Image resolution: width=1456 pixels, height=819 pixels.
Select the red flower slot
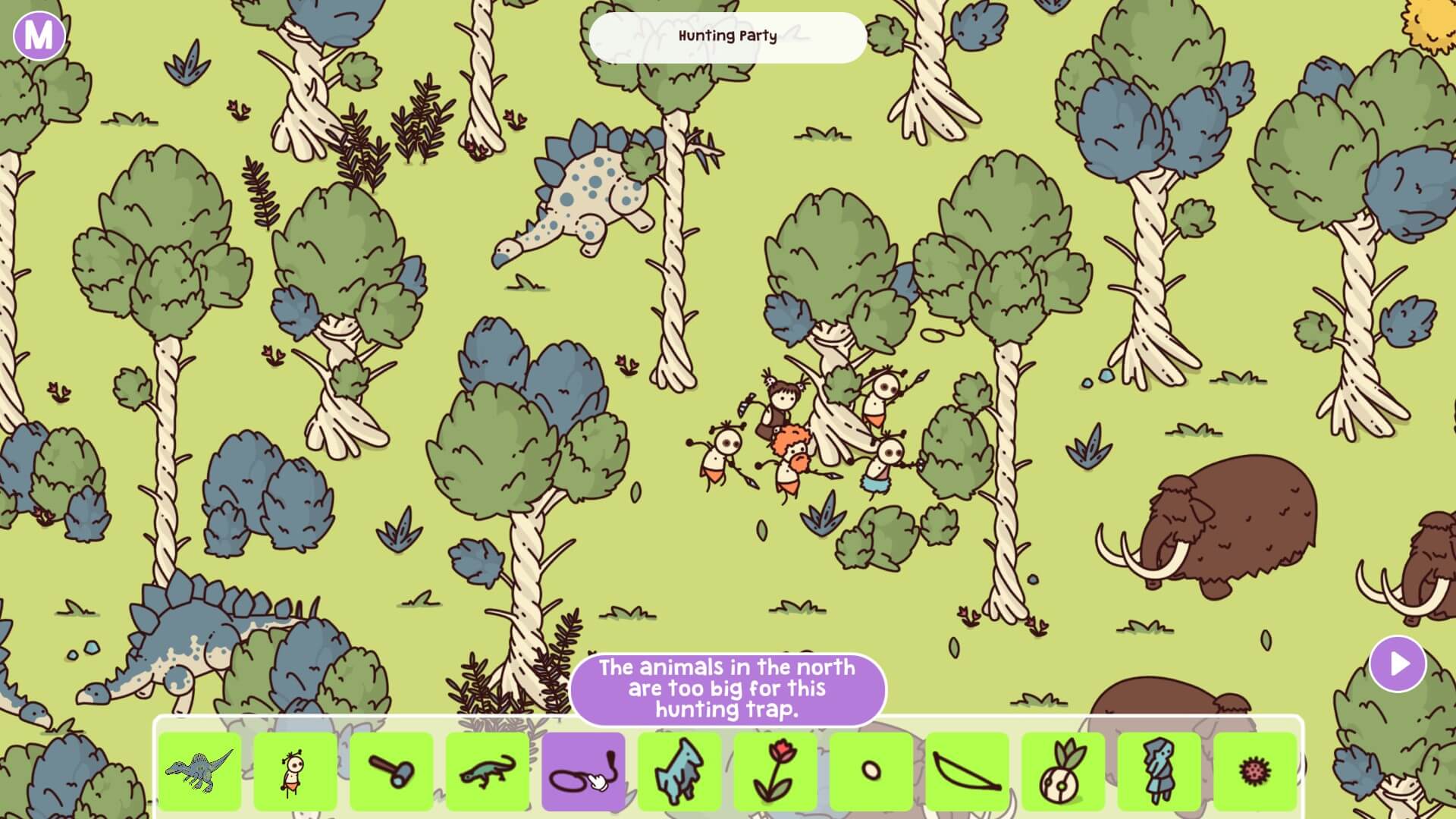(775, 771)
